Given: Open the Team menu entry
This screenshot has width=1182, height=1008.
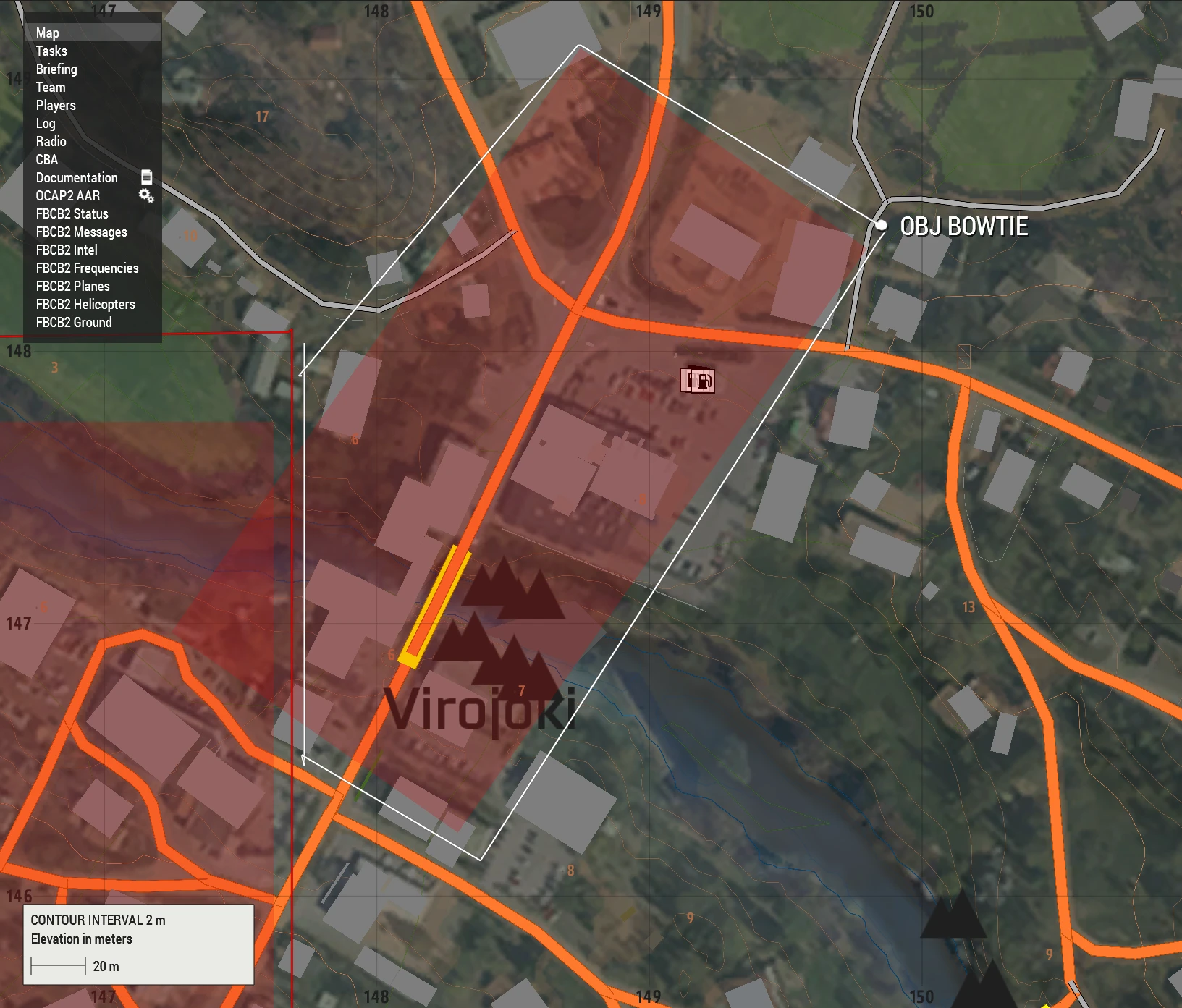Looking at the screenshot, I should tap(50, 87).
